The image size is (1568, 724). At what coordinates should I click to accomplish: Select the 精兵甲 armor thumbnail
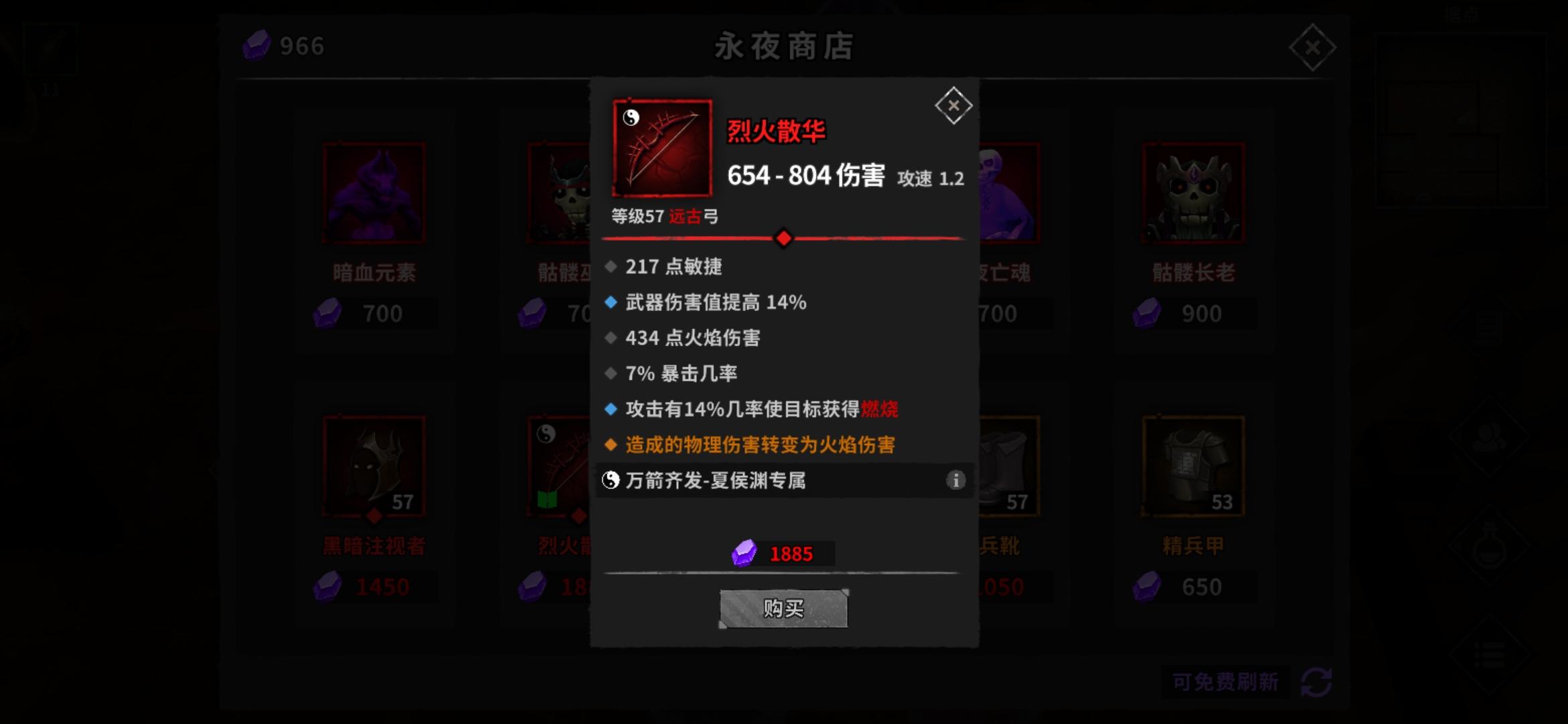(1193, 464)
